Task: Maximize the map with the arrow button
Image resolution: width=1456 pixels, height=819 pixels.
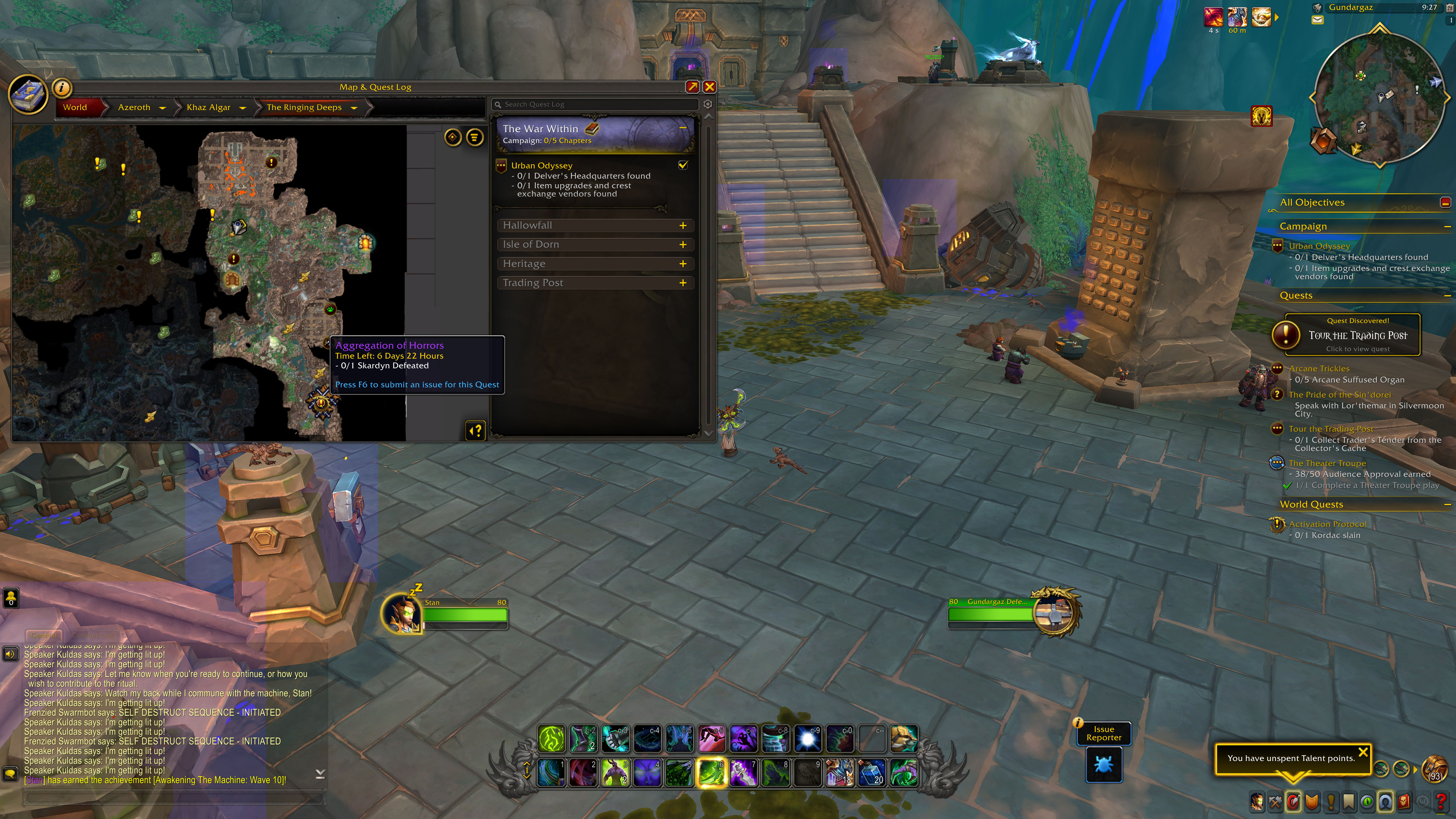Action: pyautogui.click(x=692, y=86)
